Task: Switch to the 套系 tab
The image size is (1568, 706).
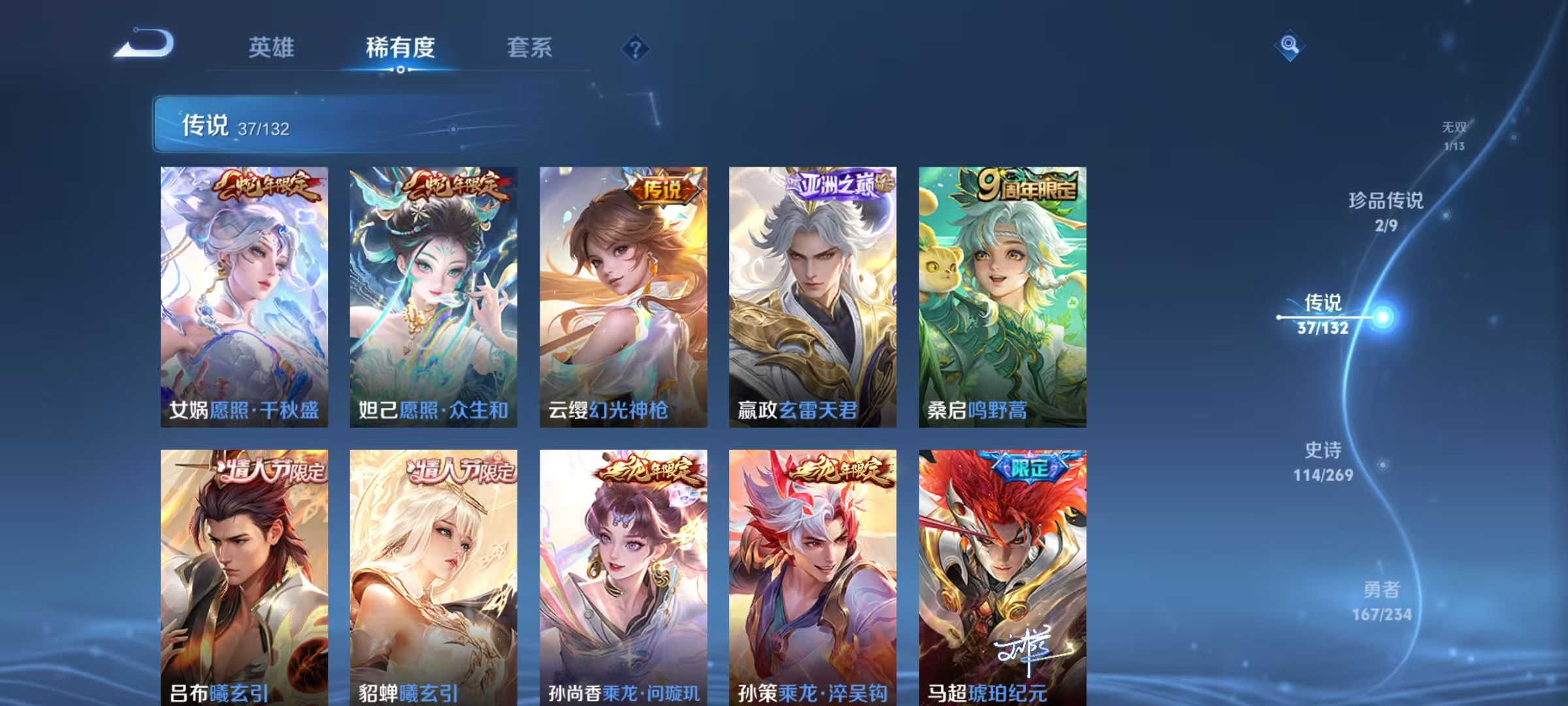Action: click(530, 47)
